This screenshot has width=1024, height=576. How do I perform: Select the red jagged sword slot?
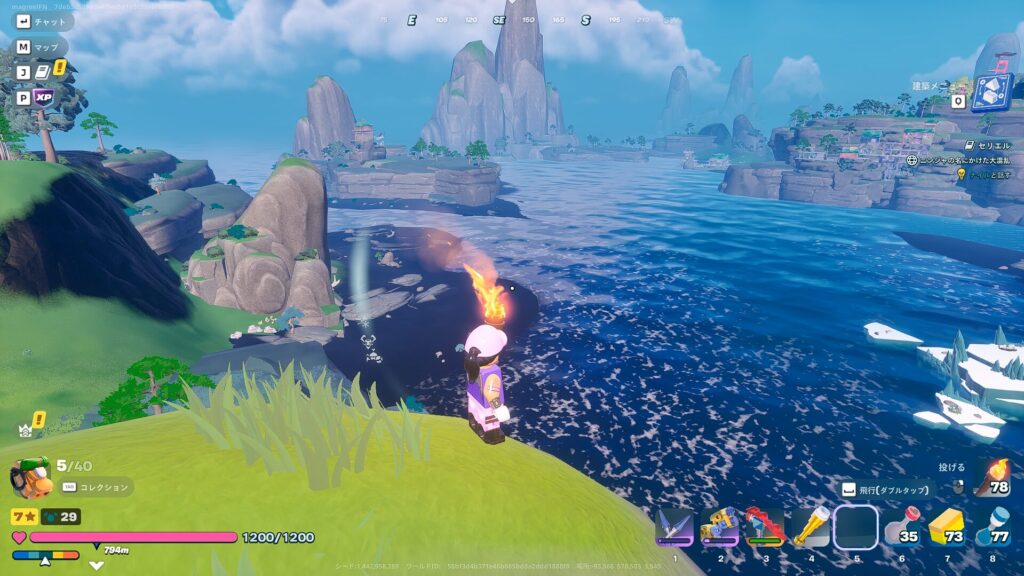[x=765, y=527]
